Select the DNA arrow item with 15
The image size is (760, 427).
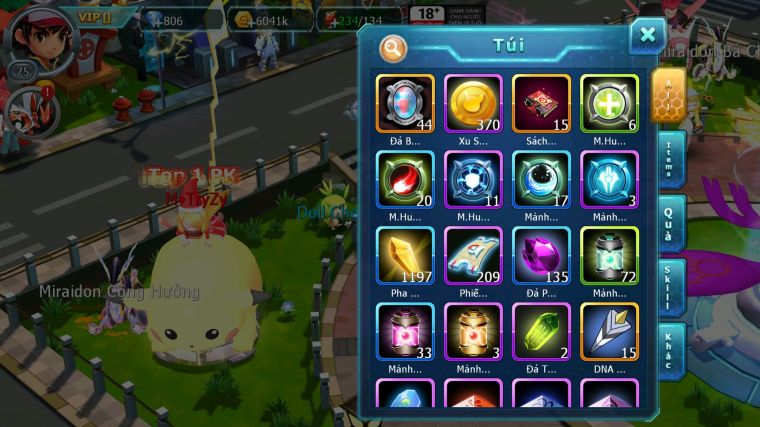pyautogui.click(x=609, y=332)
